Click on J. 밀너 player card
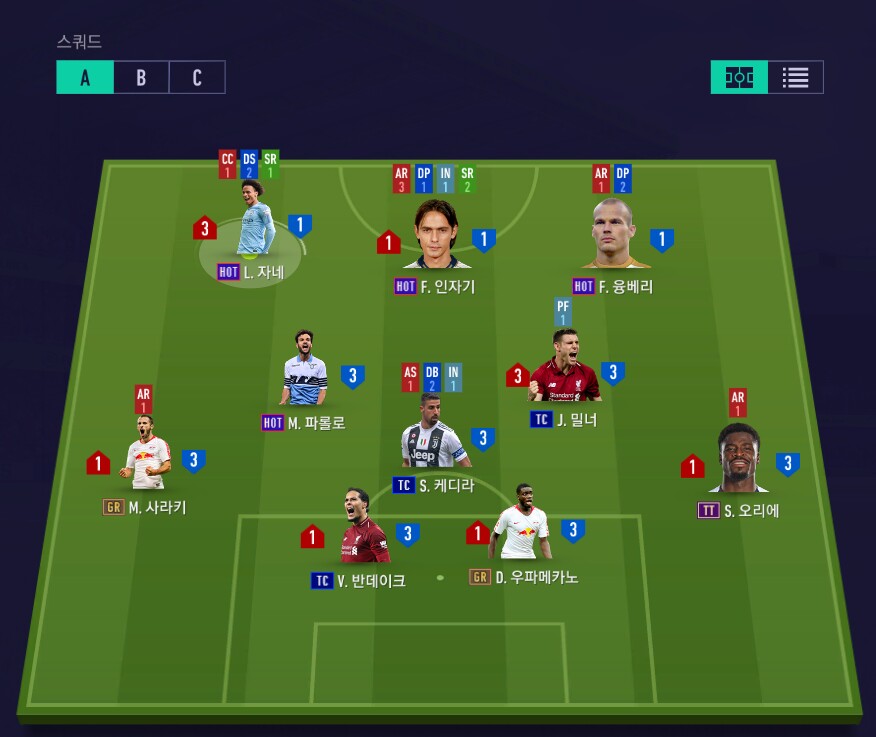The image size is (876, 737). point(565,368)
